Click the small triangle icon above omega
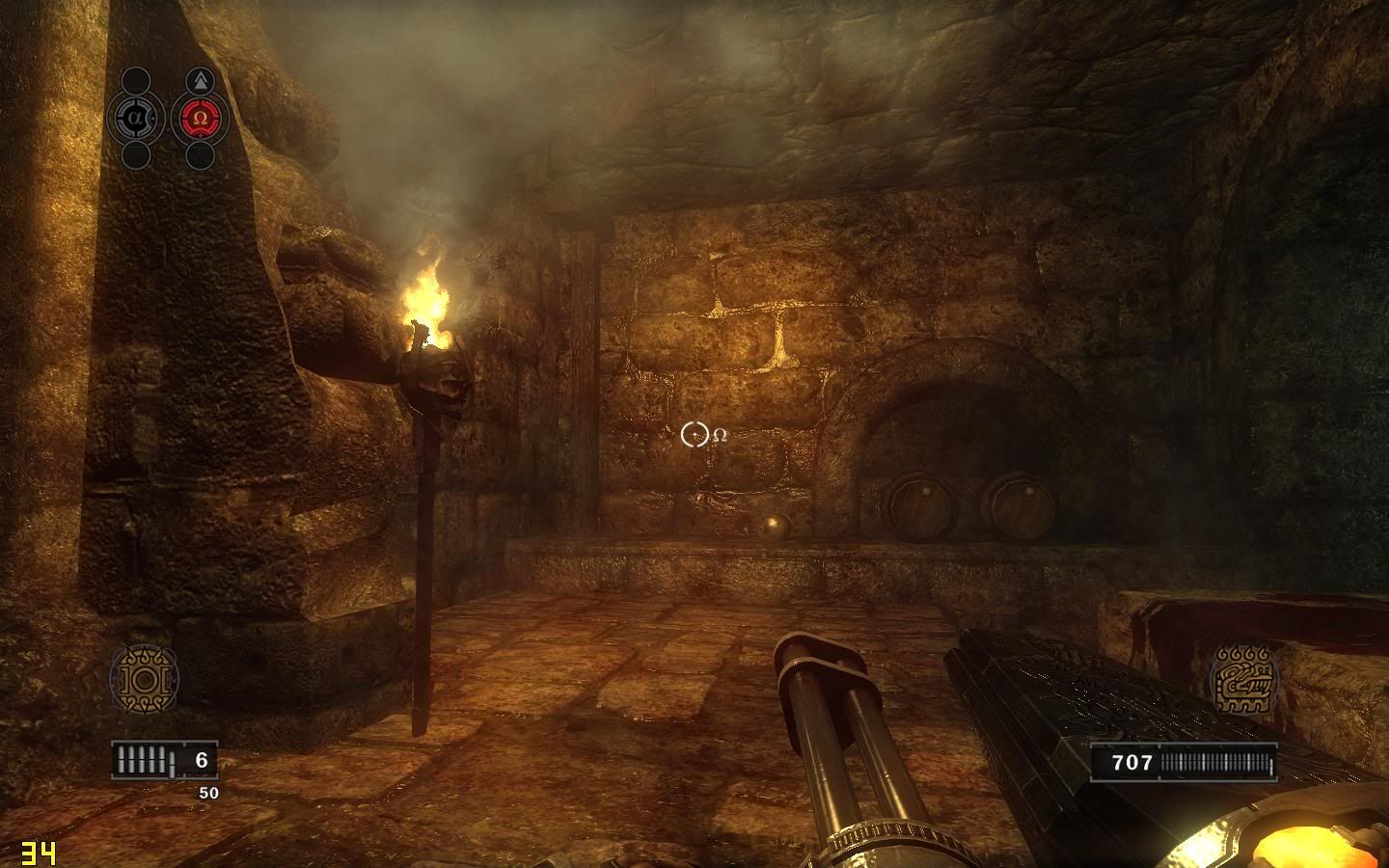Viewport: 1389px width, 868px height. click(200, 80)
